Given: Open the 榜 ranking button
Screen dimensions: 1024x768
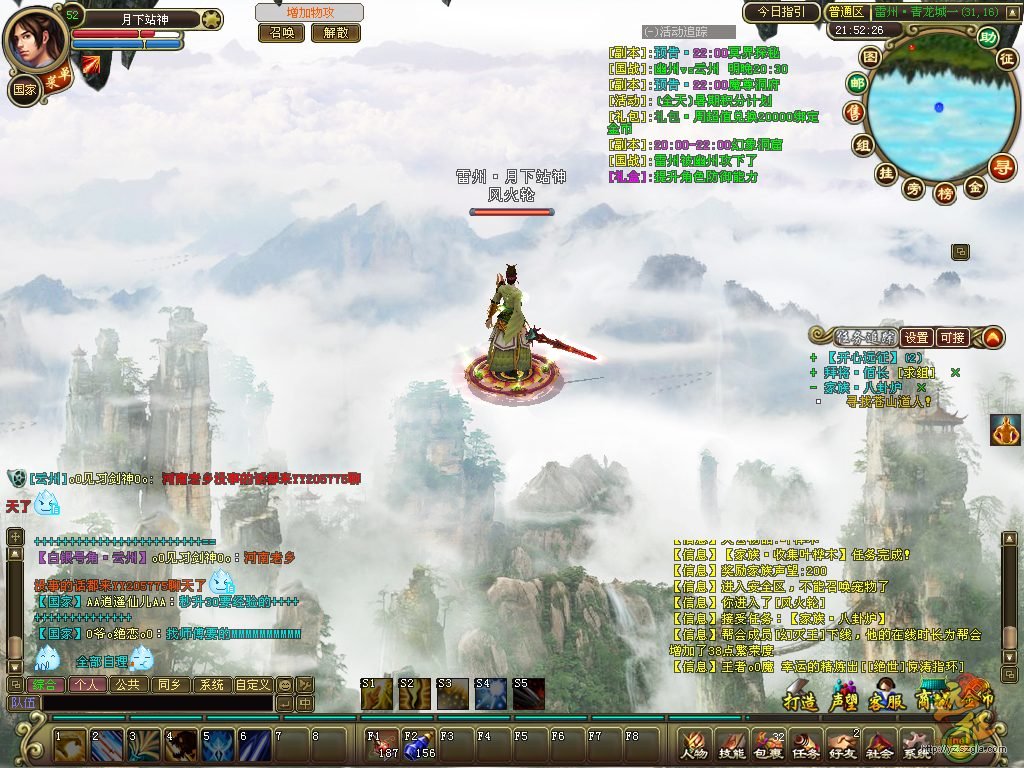Looking at the screenshot, I should pos(944,193).
